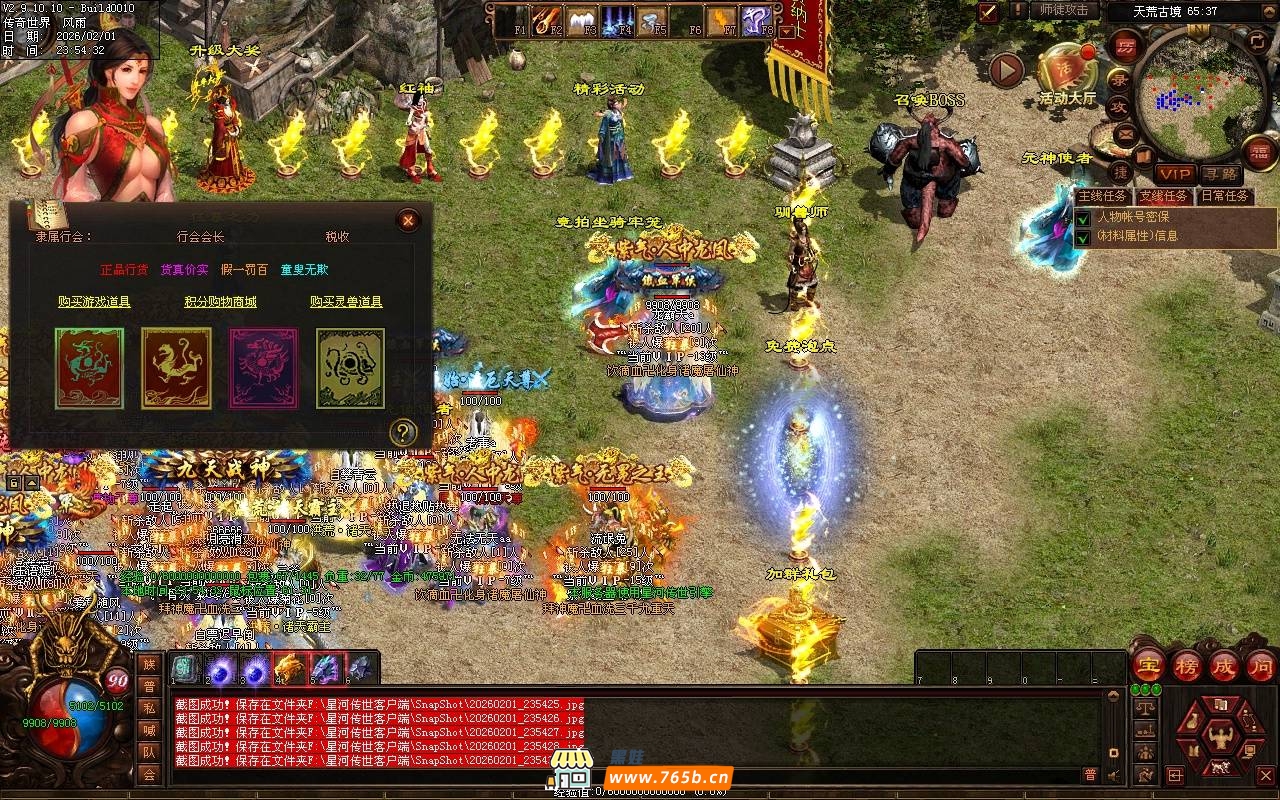The height and width of the screenshot is (800, 1280).
Task: Open the 宝 treasure shop button
Action: coord(1147,665)
